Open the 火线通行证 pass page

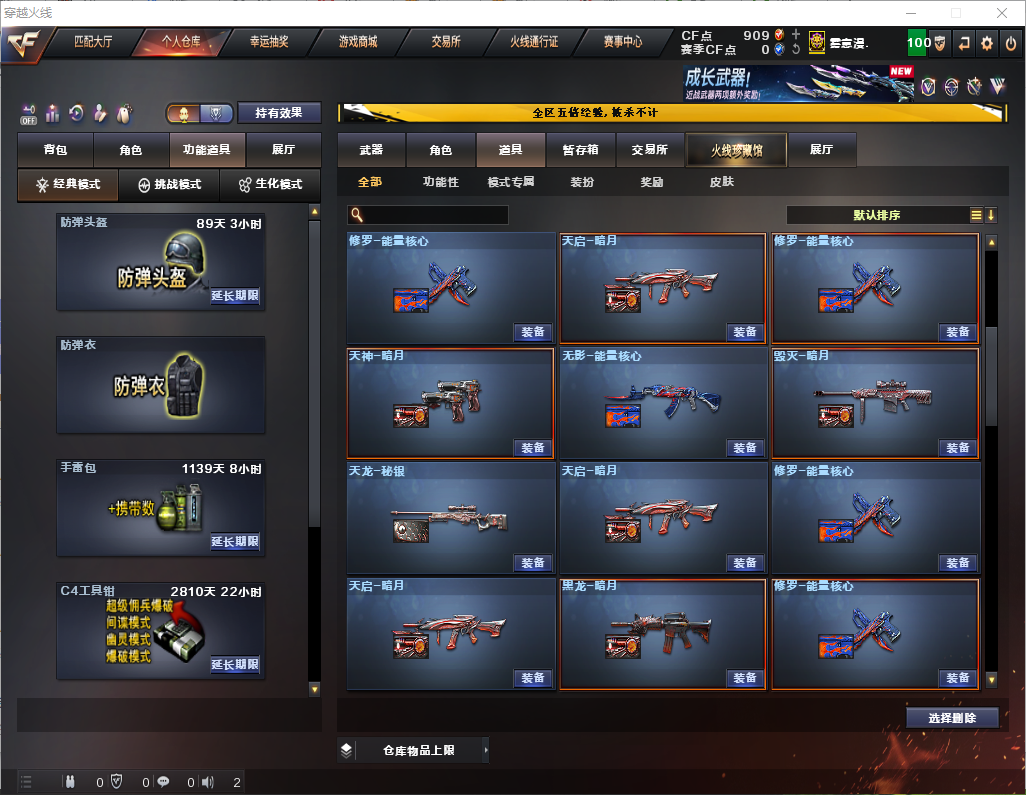[x=534, y=42]
